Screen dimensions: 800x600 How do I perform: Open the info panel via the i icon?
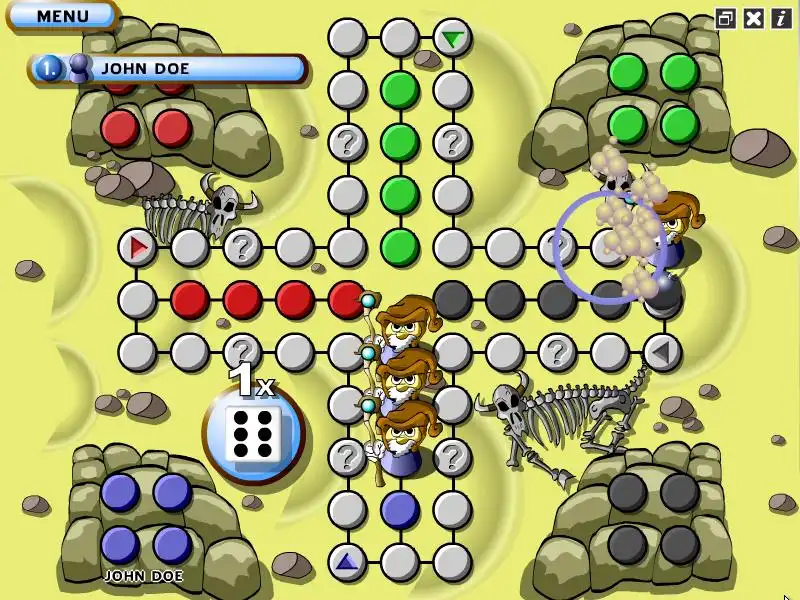(x=781, y=18)
